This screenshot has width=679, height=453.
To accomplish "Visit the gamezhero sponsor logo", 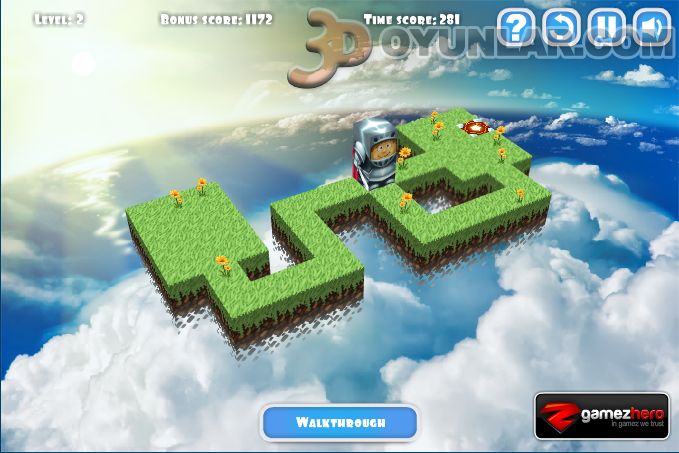I will point(601,416).
